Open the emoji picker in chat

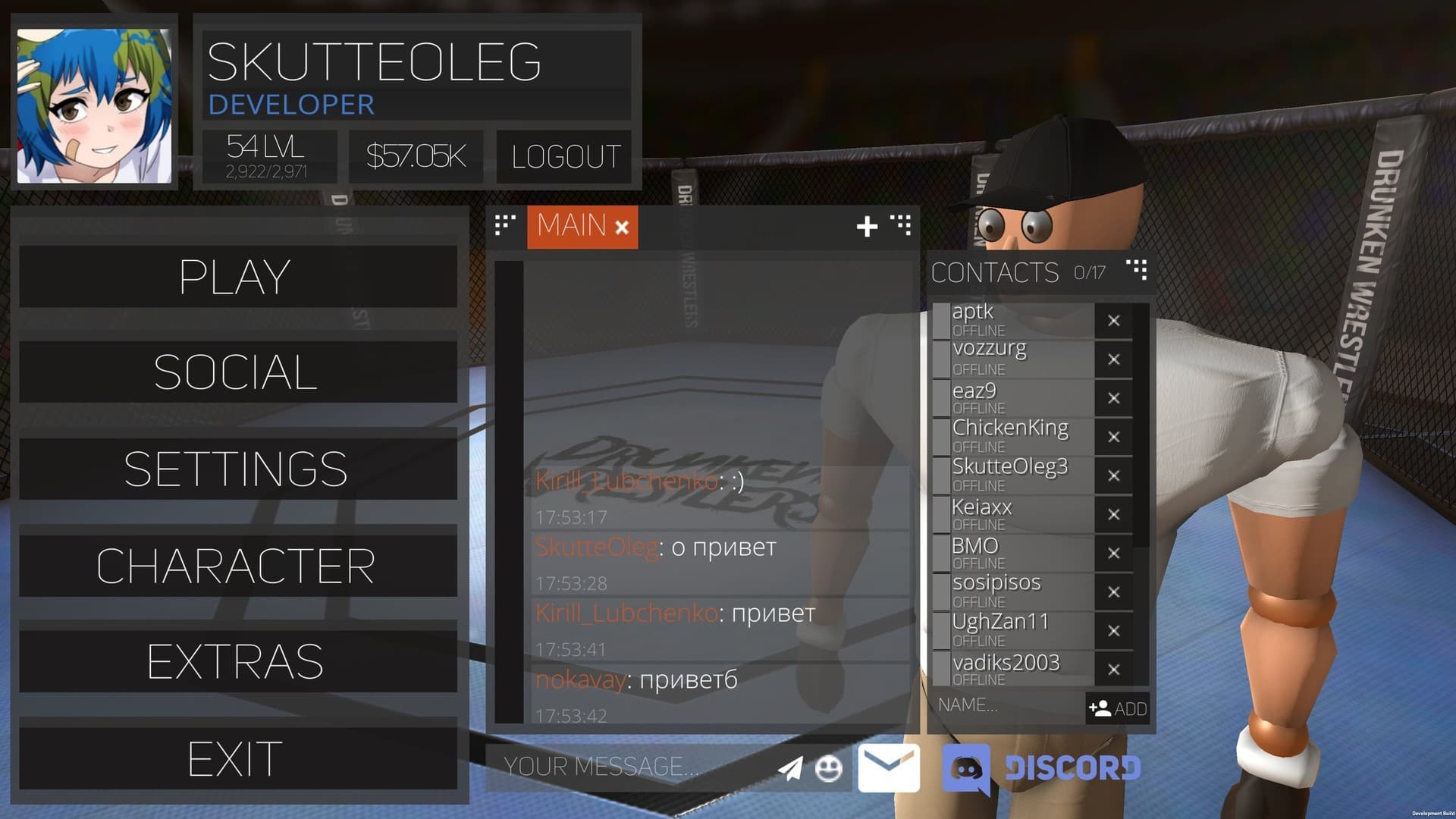pos(829,767)
